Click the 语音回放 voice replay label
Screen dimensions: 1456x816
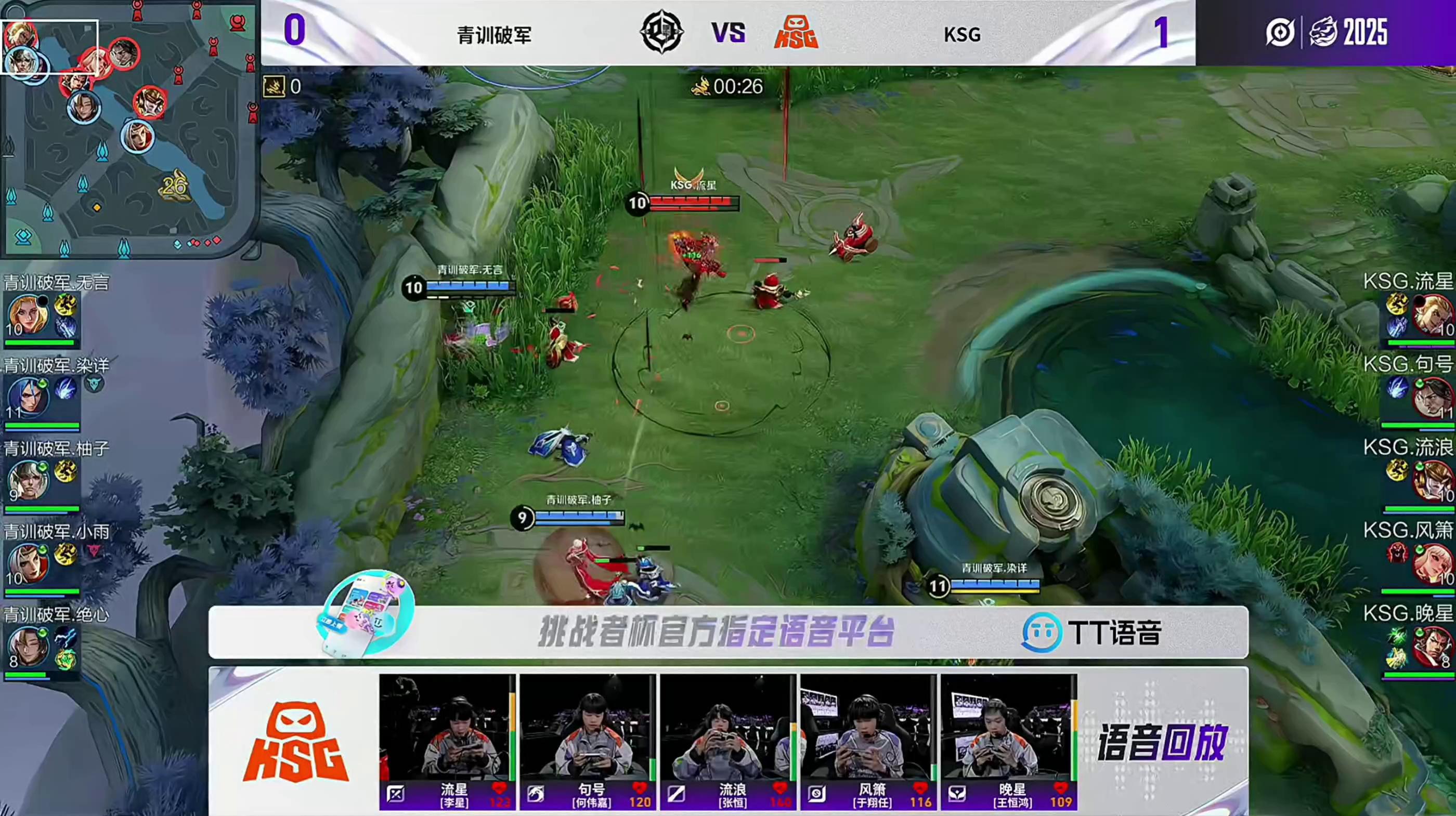1162,742
